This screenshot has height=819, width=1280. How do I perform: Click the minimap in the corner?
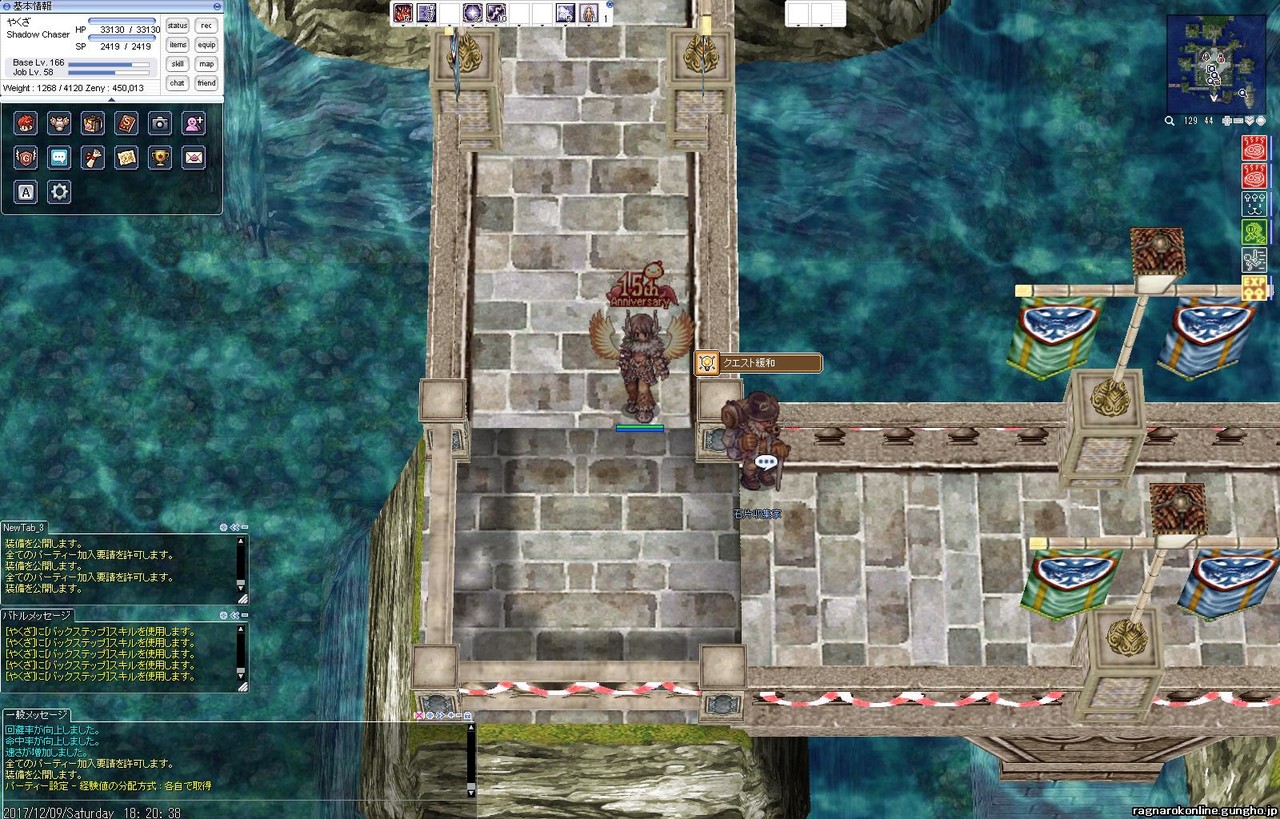coord(1215,63)
